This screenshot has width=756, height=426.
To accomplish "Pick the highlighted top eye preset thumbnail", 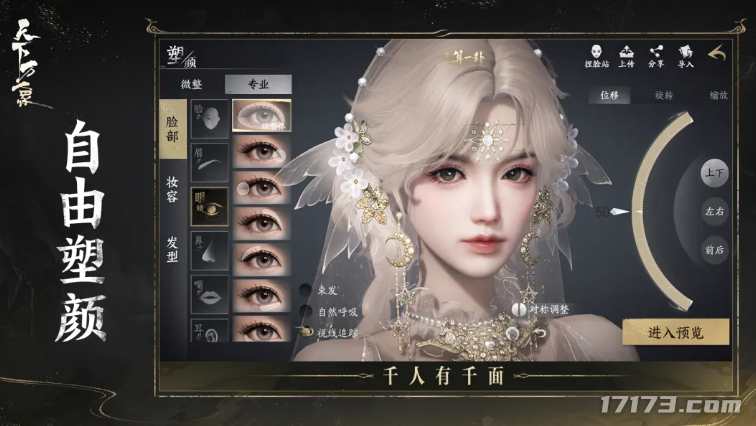I will [x=262, y=116].
